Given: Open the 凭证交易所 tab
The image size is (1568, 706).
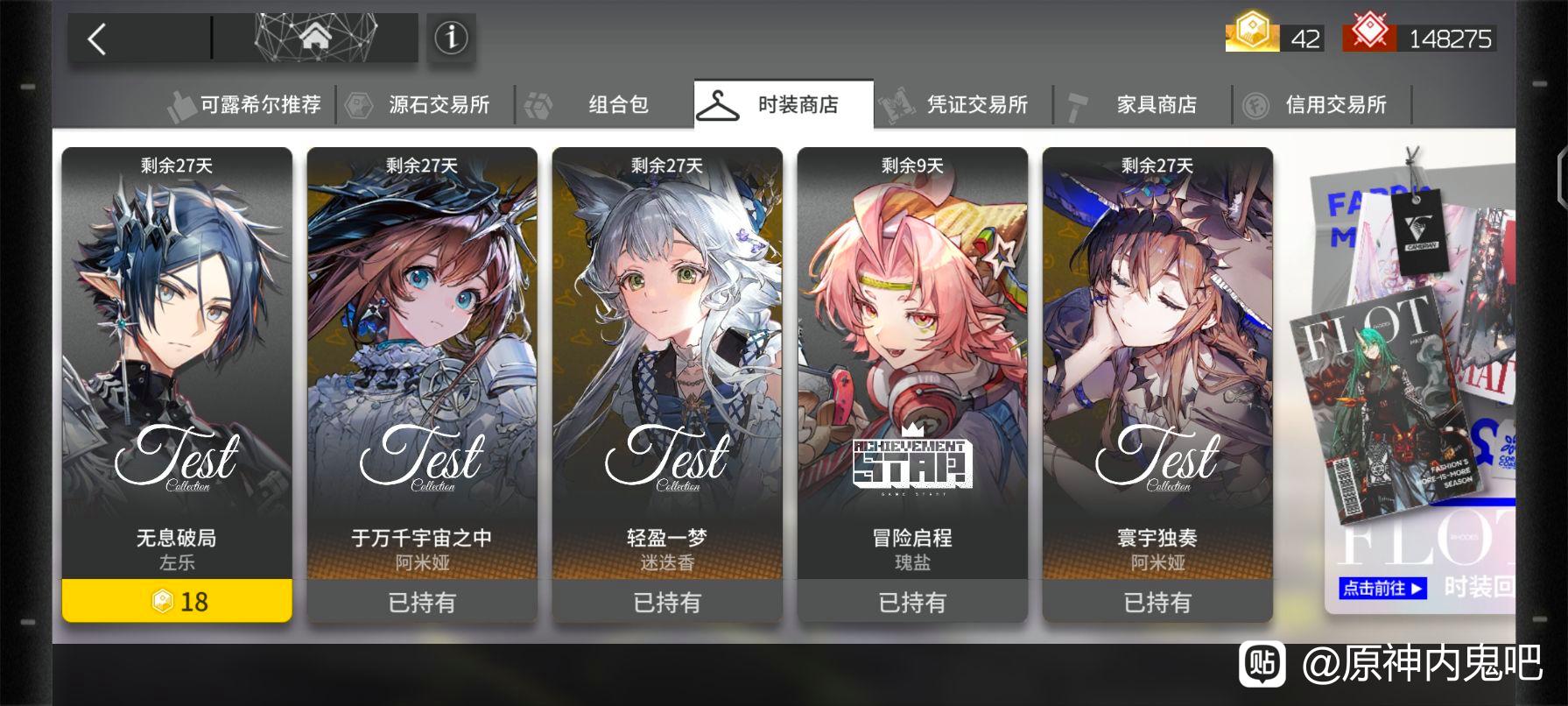Looking at the screenshot, I should pos(963,105).
